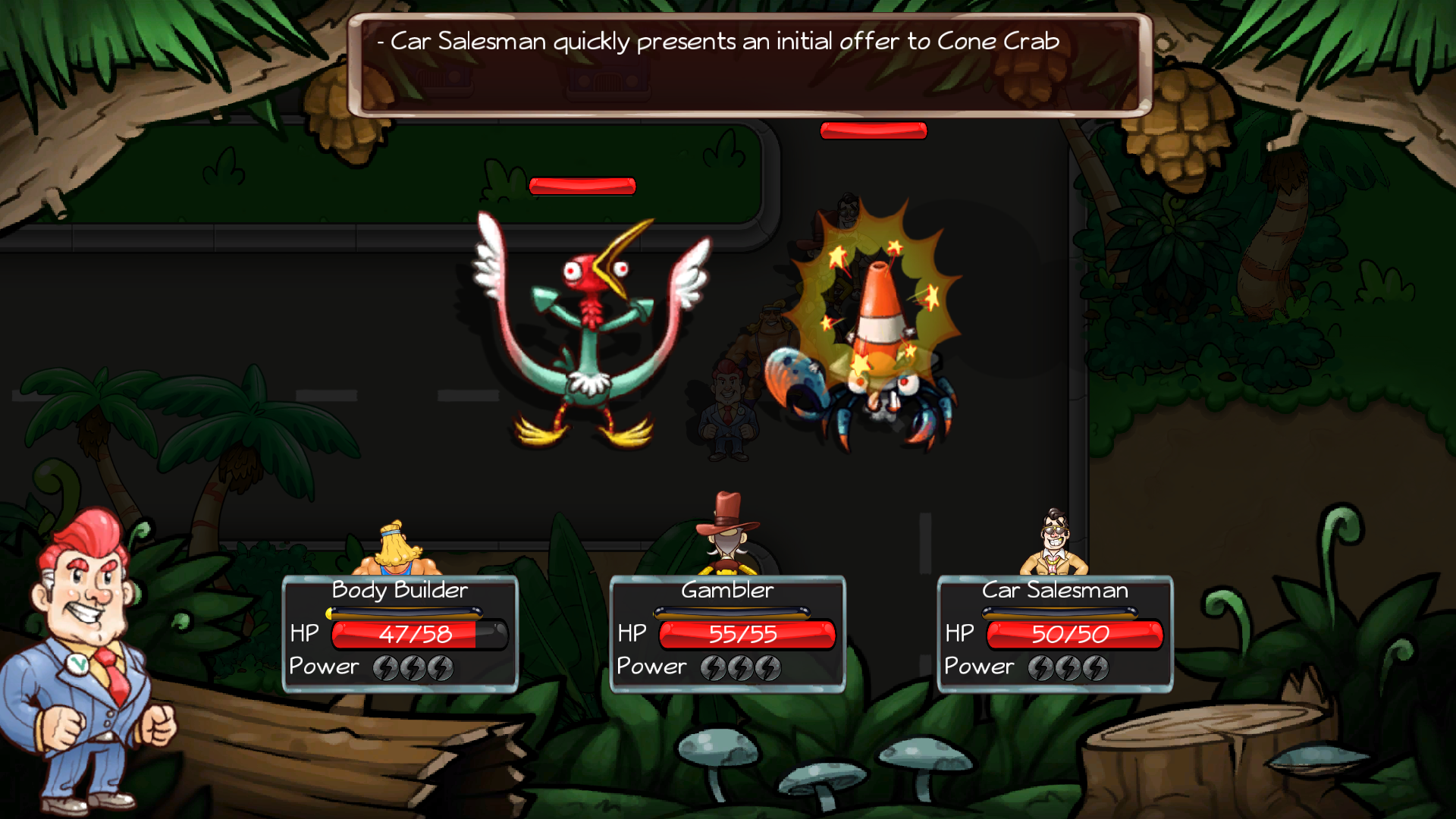
Task: Click Body Builder's HP bar showing 47/58
Action: tap(413, 635)
